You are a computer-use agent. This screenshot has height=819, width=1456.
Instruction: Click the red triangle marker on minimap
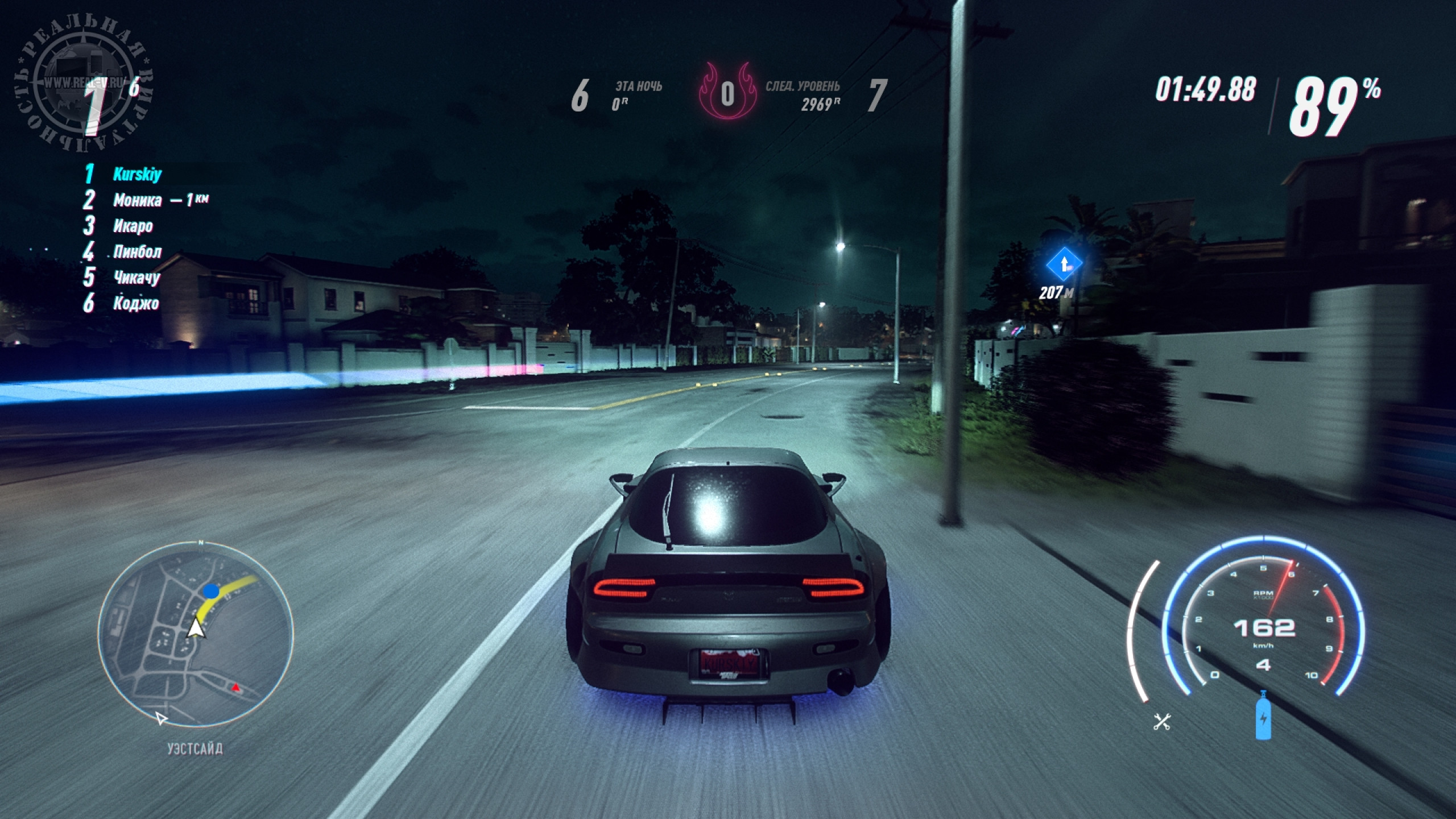click(x=235, y=688)
